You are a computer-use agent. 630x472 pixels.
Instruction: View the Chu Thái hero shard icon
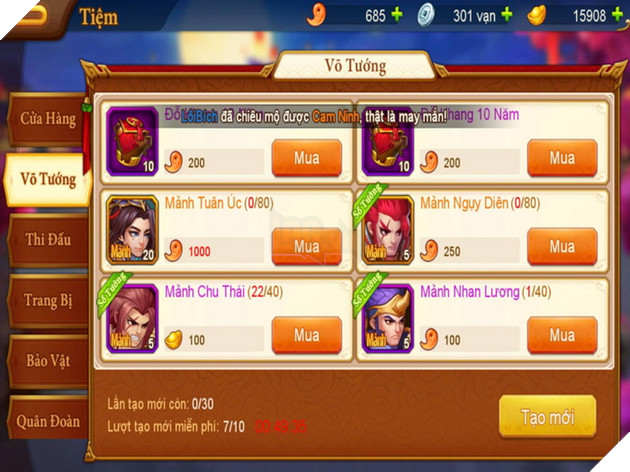click(133, 319)
